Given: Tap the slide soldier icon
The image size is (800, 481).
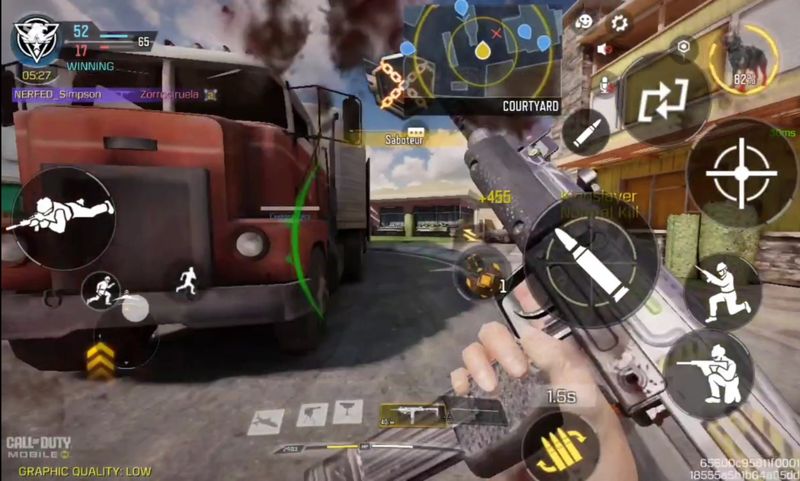Looking at the screenshot, I should point(102,291).
